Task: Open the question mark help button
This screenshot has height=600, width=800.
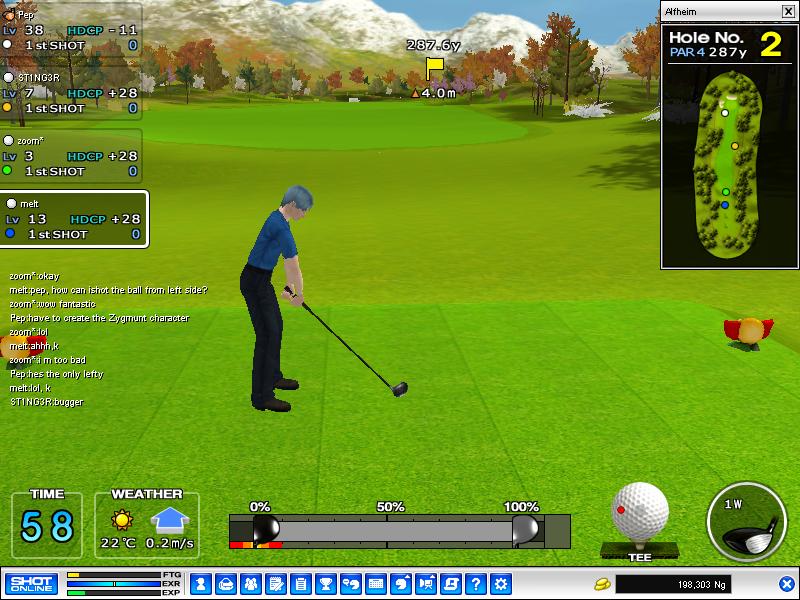Action: (x=476, y=583)
